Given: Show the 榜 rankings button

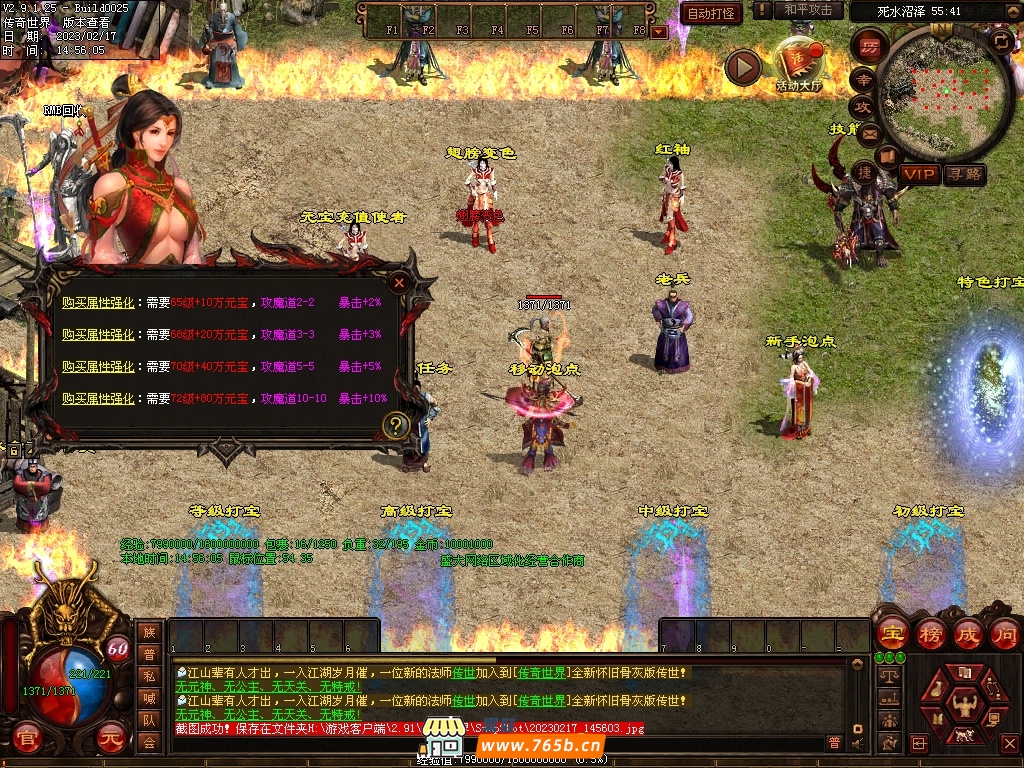Looking at the screenshot, I should [x=930, y=633].
